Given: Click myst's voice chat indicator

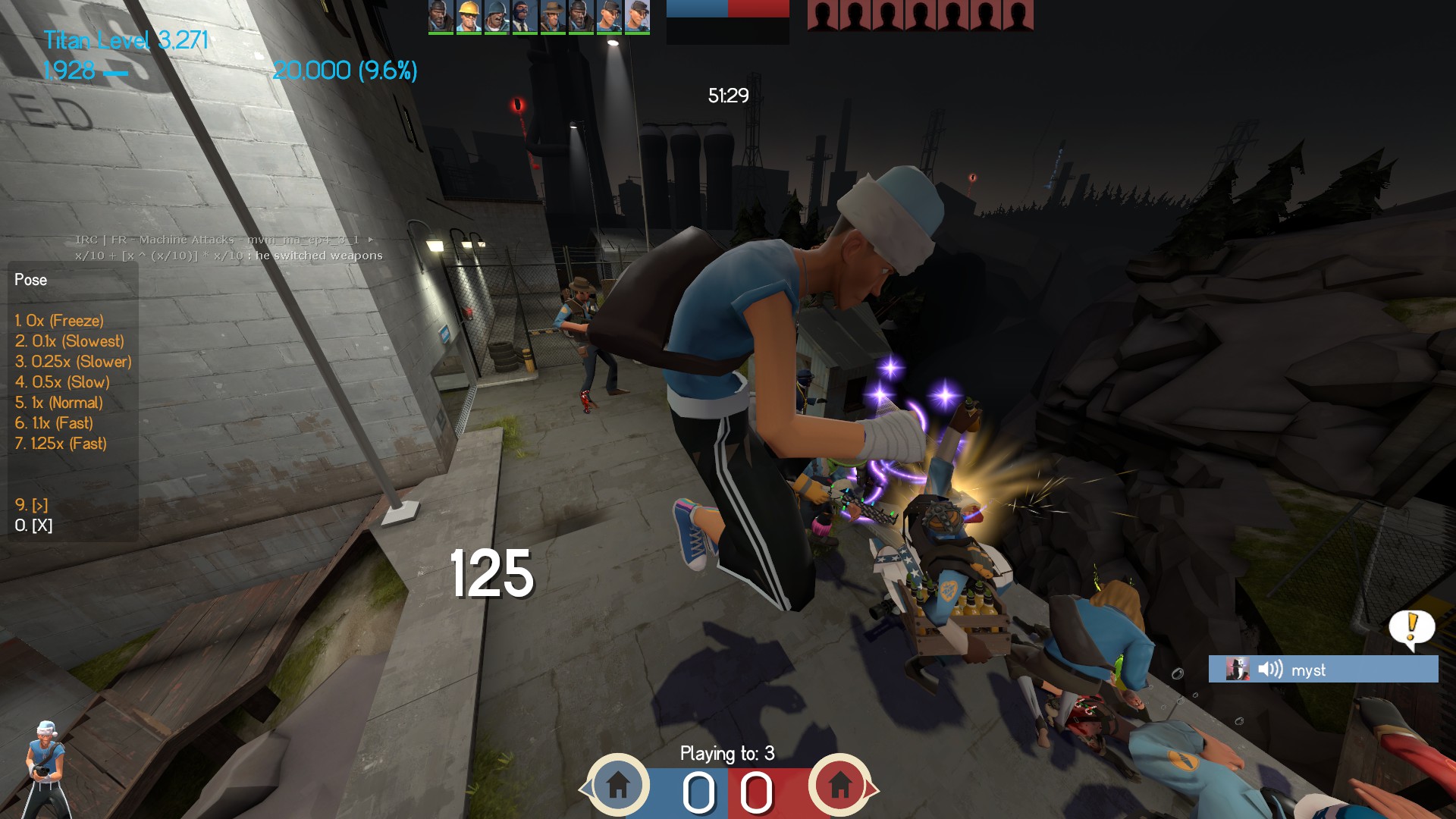Looking at the screenshot, I should [1323, 670].
